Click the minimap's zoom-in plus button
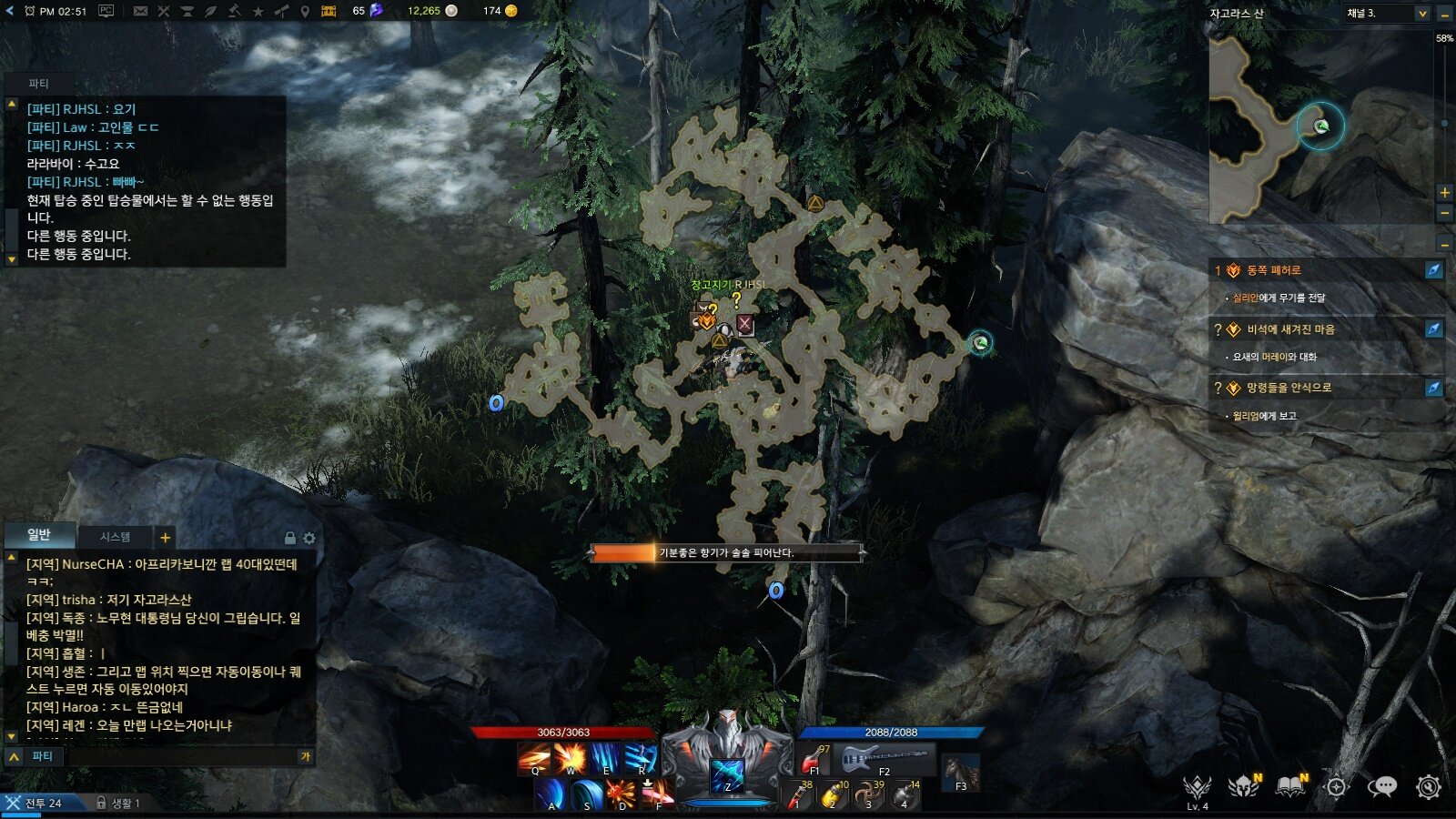 tap(1444, 192)
